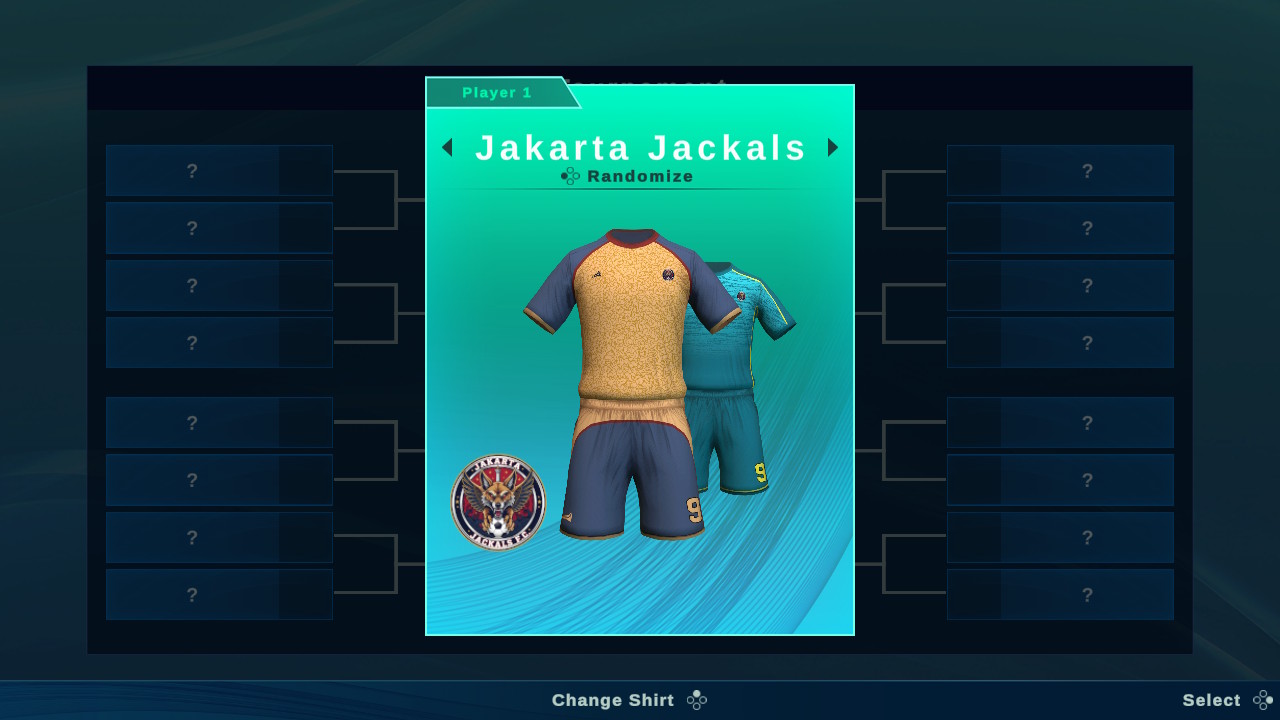Click the gamepad button icon next to Change Shirt
The height and width of the screenshot is (720, 1280).
(x=696, y=700)
